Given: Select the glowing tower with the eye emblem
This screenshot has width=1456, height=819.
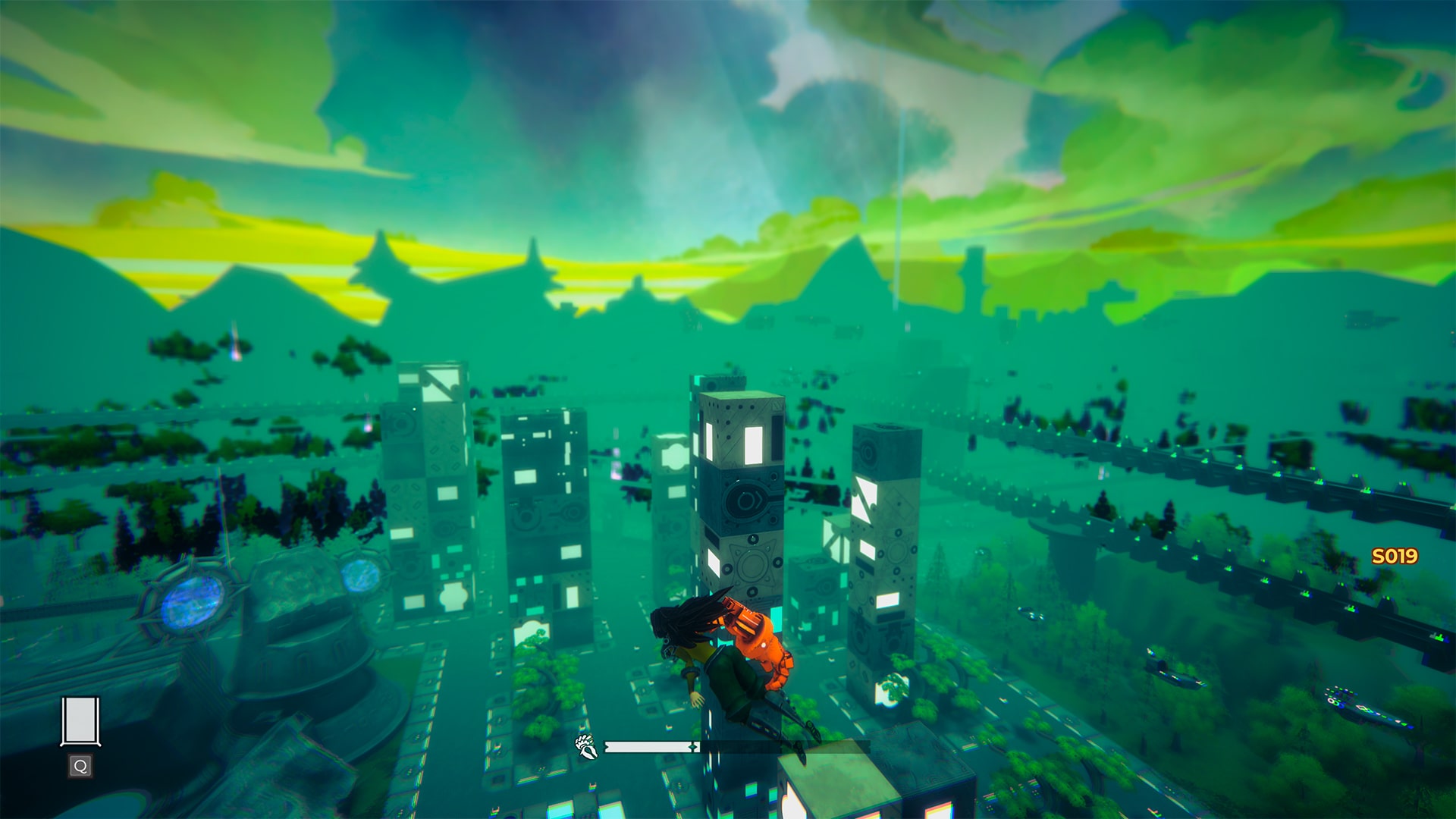Looking at the screenshot, I should [x=747, y=500].
